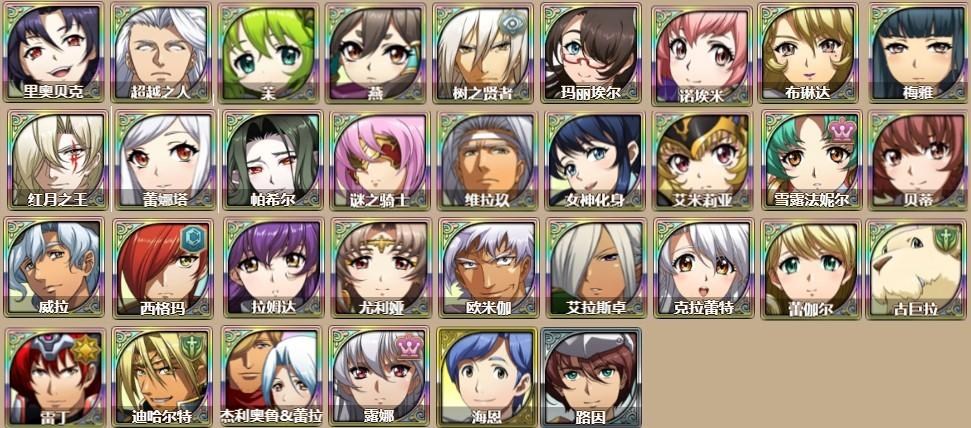The image size is (971, 428).
Task: Pick the blue-haired 海恩 portrait
Action: [483, 374]
